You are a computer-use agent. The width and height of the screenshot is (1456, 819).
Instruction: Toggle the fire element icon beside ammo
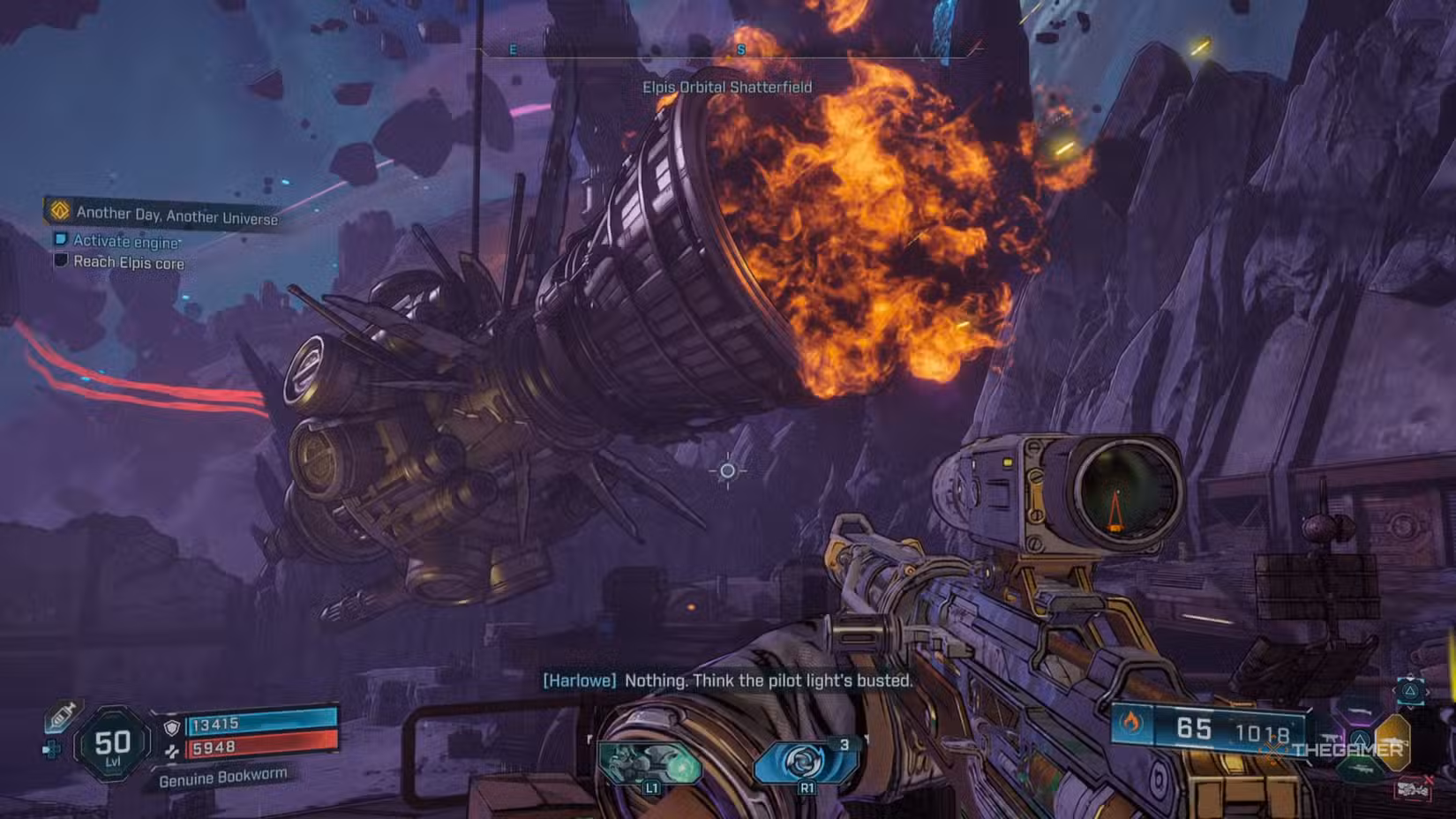1131,724
